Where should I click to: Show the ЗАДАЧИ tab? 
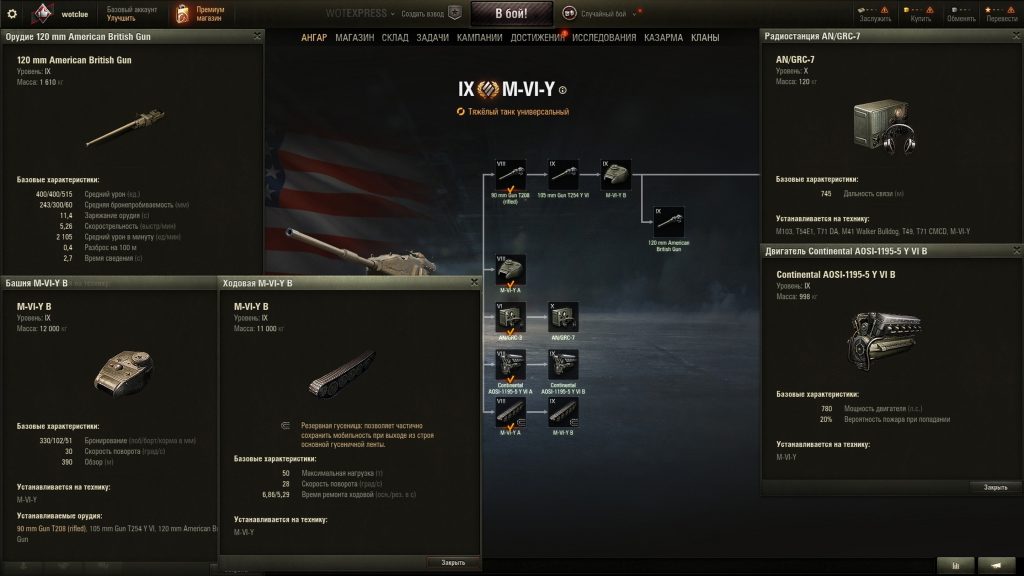(x=432, y=38)
